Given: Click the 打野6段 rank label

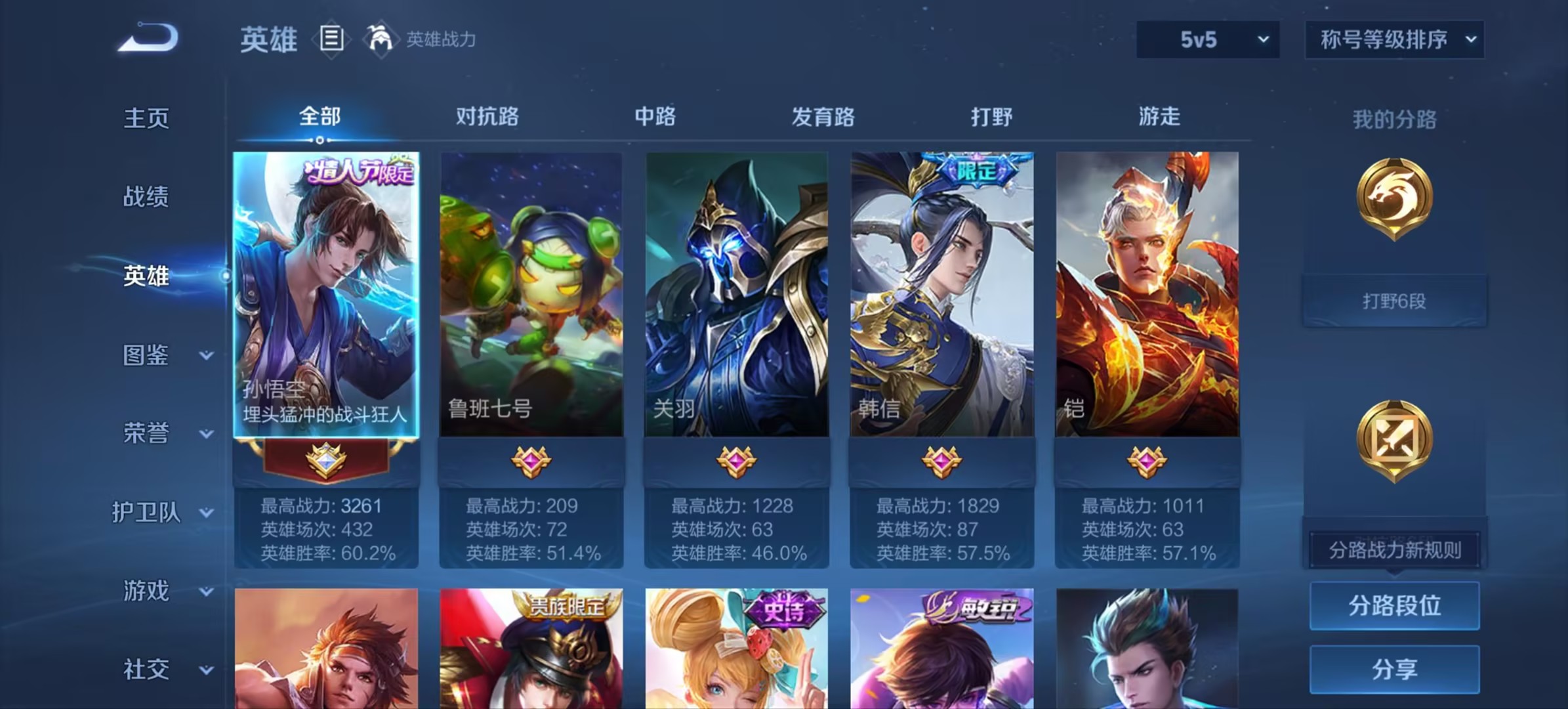Looking at the screenshot, I should click(x=1393, y=300).
